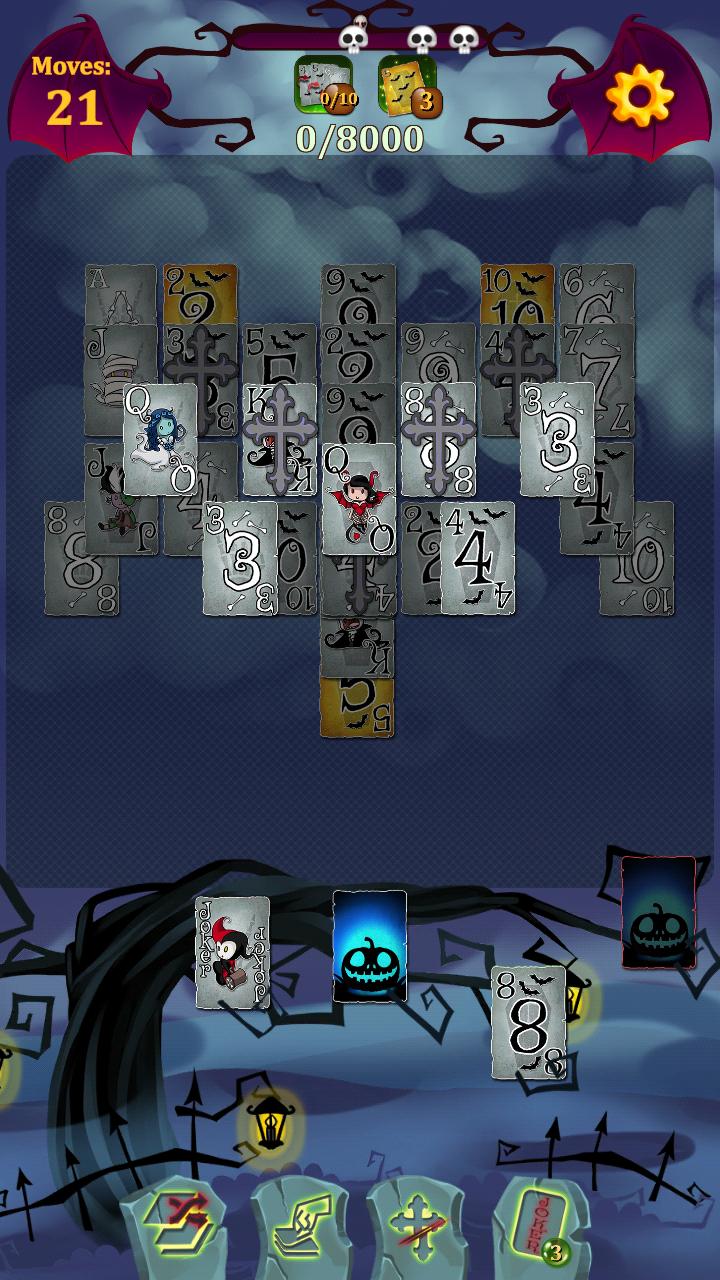Click the face-up 8 discard card
The image size is (720, 1280).
tap(528, 1022)
